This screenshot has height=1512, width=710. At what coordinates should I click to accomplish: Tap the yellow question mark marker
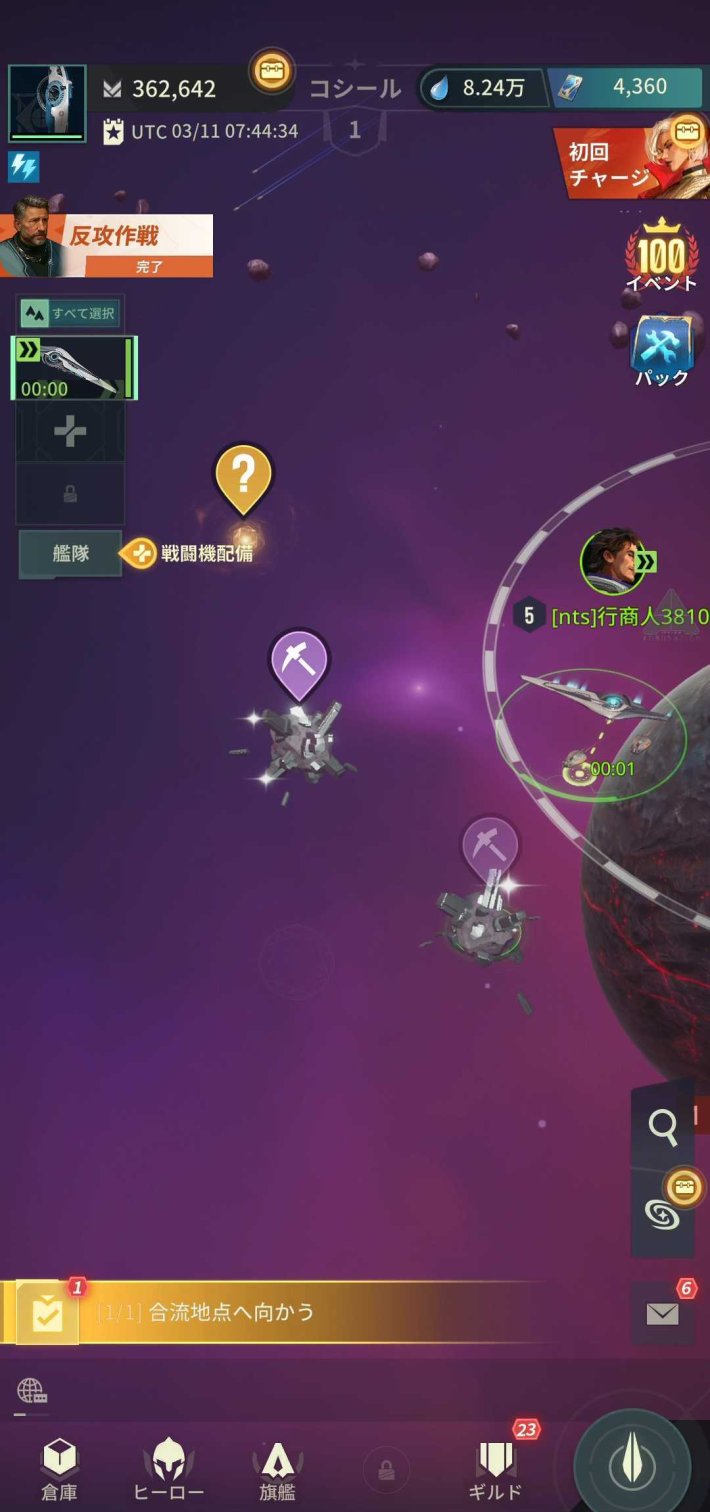coord(244,476)
